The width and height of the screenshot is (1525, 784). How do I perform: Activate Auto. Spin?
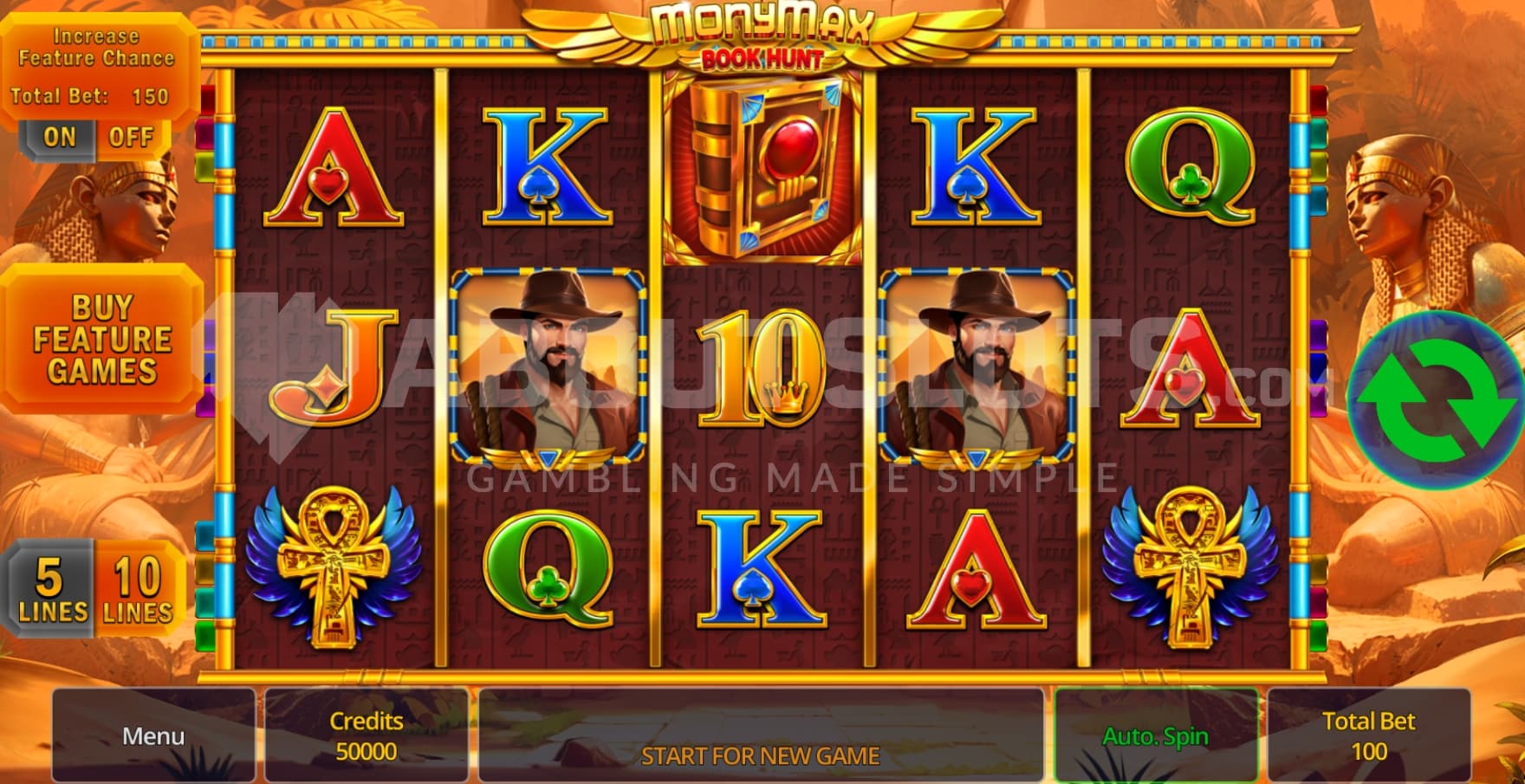pyautogui.click(x=1155, y=735)
